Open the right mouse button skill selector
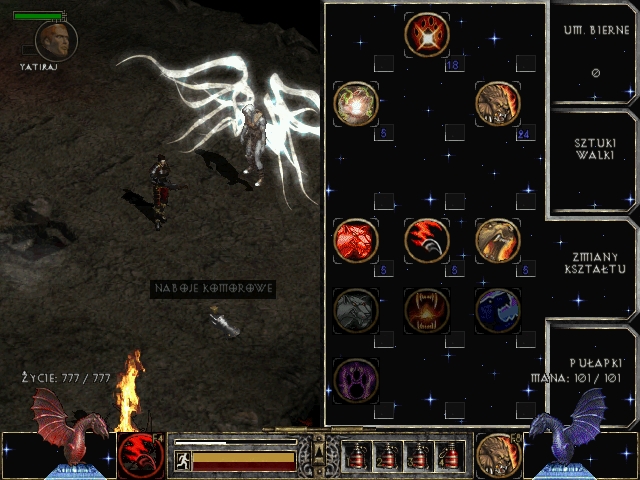Screen dimensions: 640x480 [497, 454]
